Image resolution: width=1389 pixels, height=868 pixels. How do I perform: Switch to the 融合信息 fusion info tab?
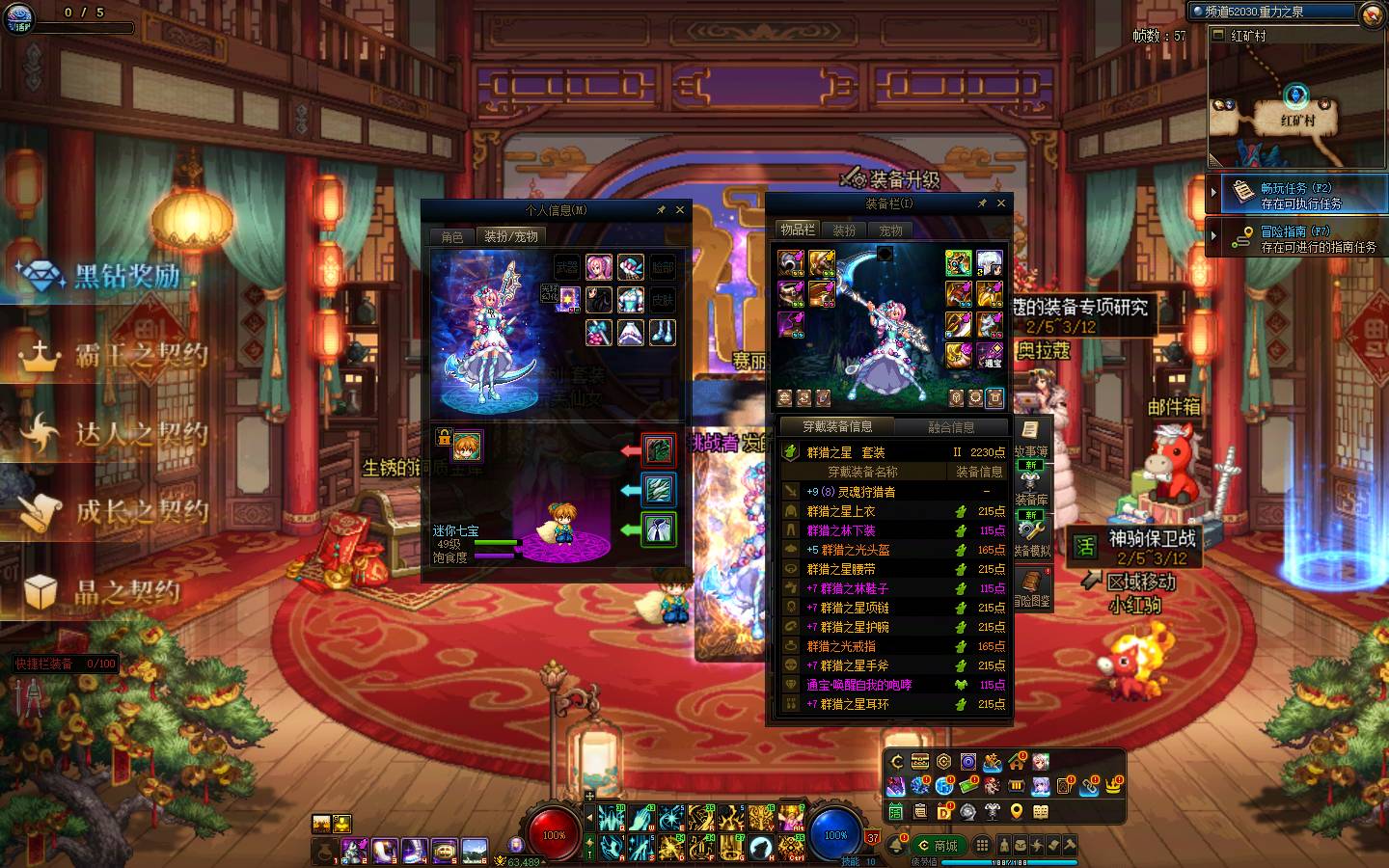click(951, 427)
